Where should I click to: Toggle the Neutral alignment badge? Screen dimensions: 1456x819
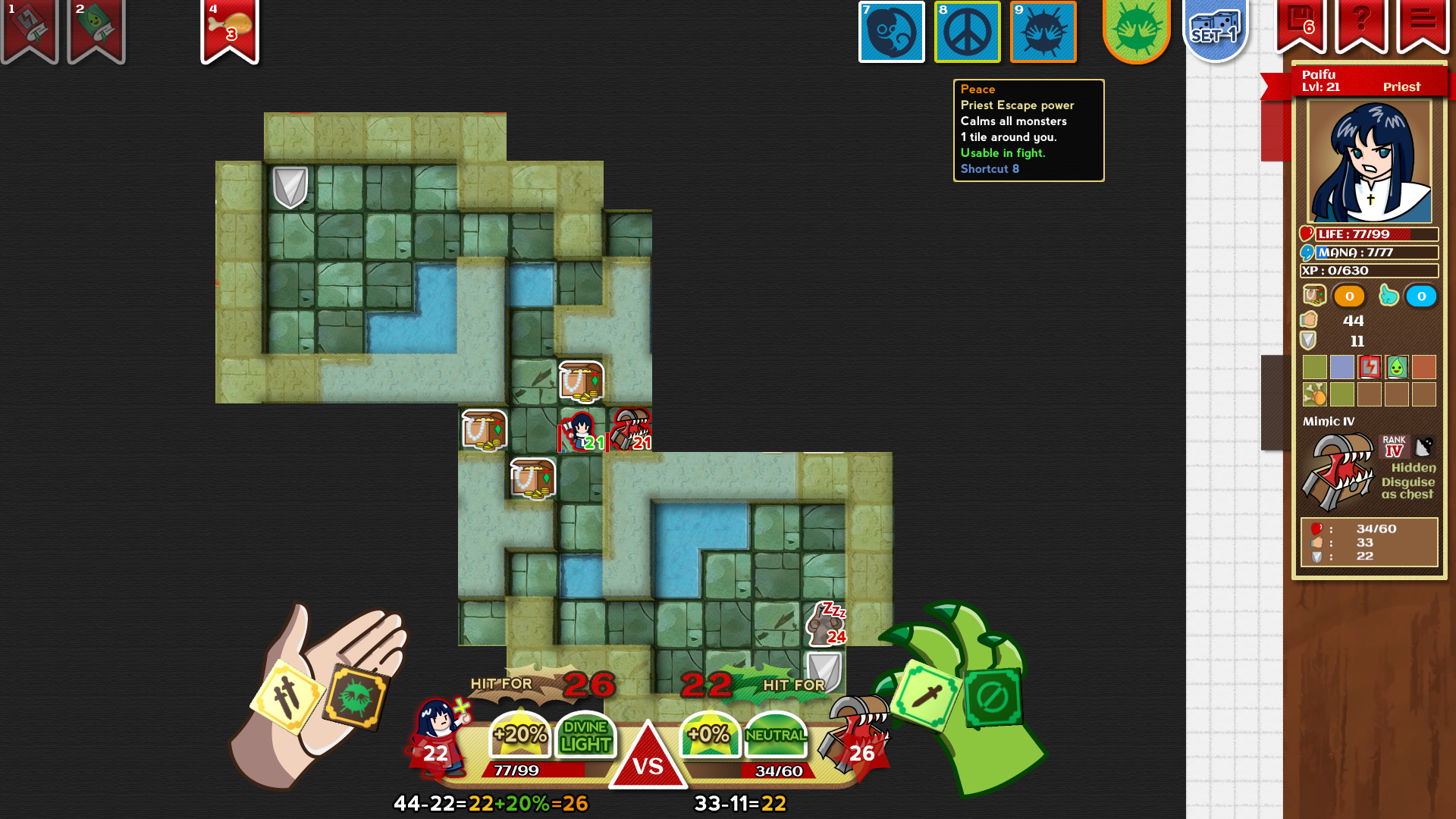(775, 734)
